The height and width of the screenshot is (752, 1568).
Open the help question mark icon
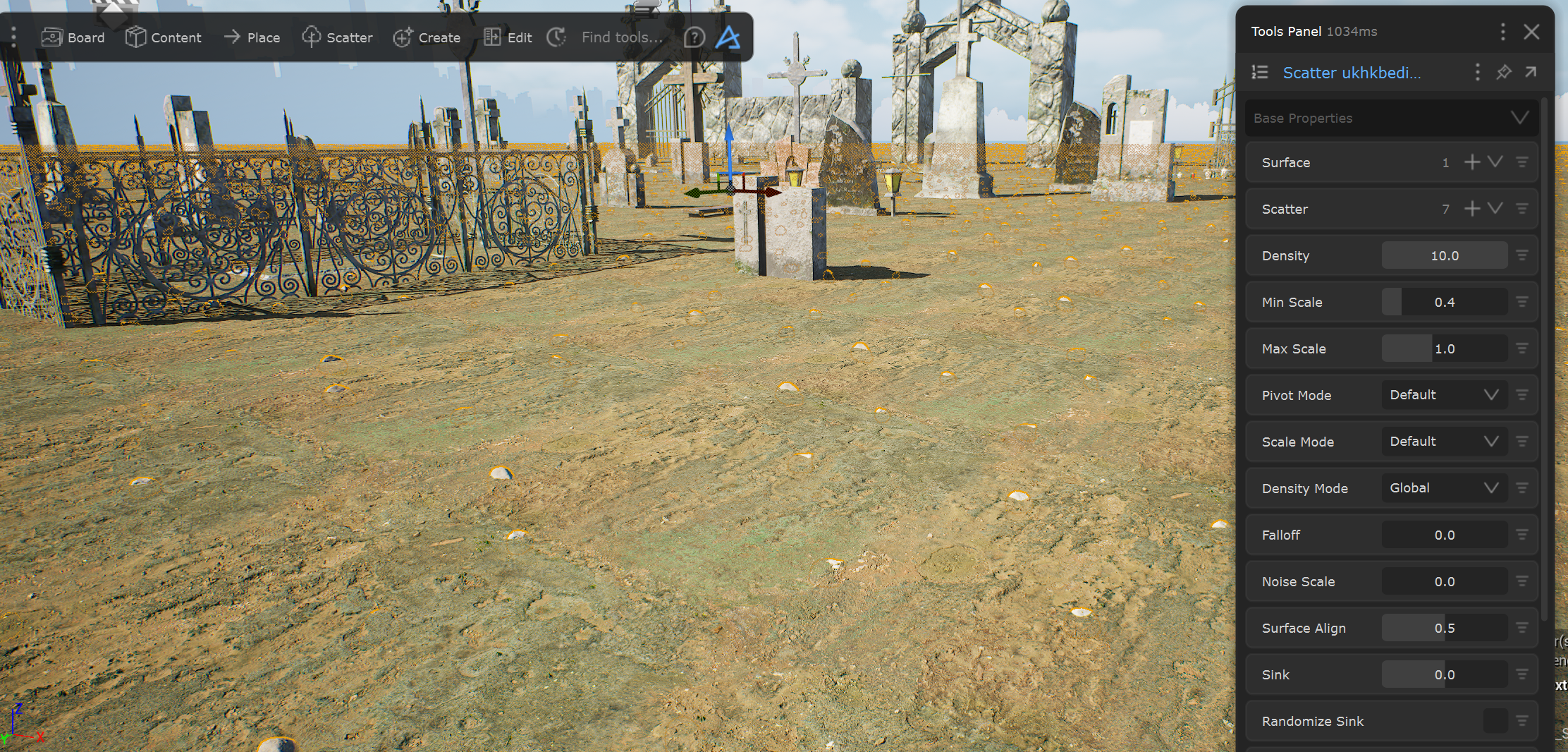pyautogui.click(x=694, y=37)
